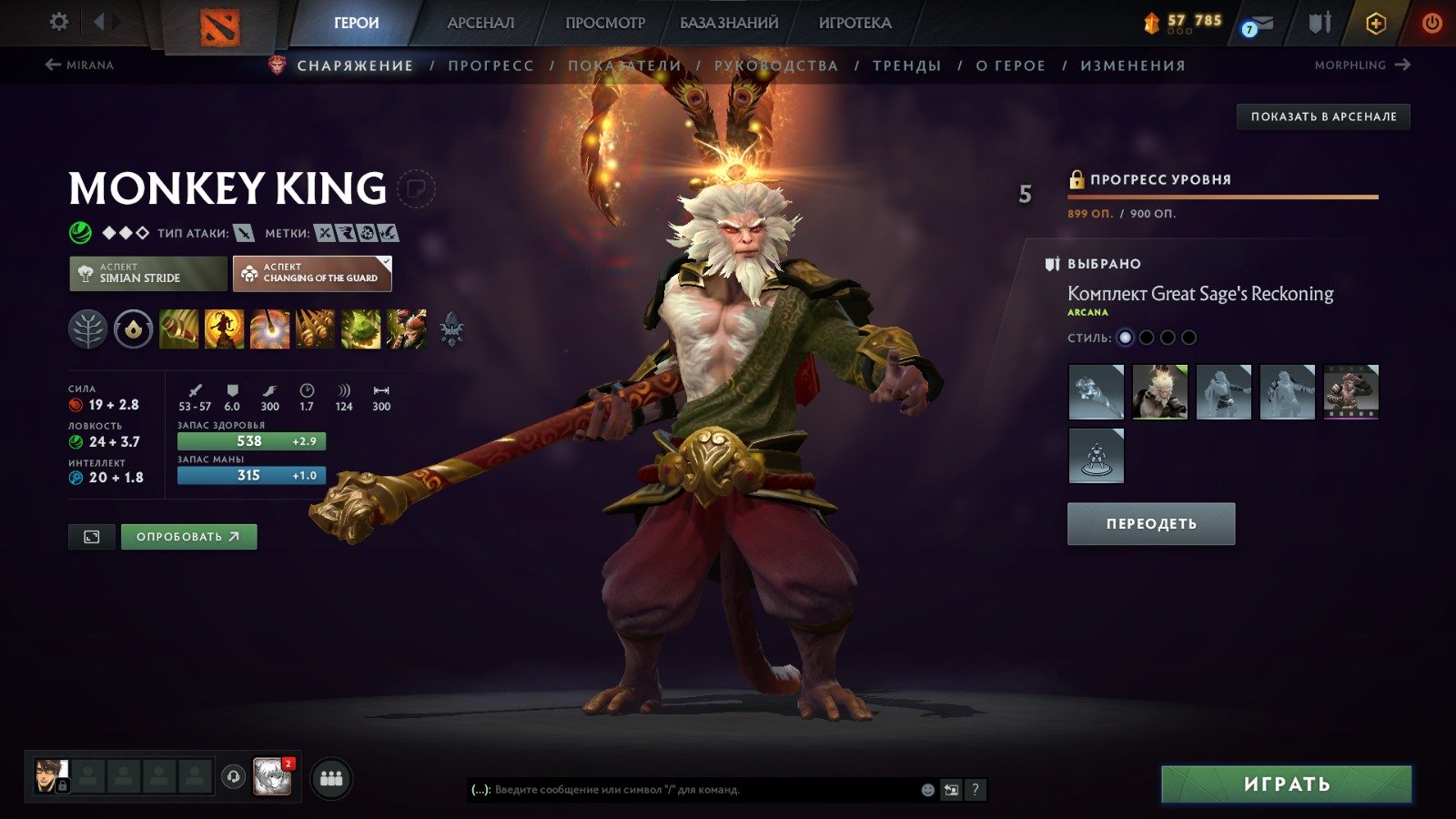Click the Переодеть button
The image size is (1456, 819).
pos(1151,524)
